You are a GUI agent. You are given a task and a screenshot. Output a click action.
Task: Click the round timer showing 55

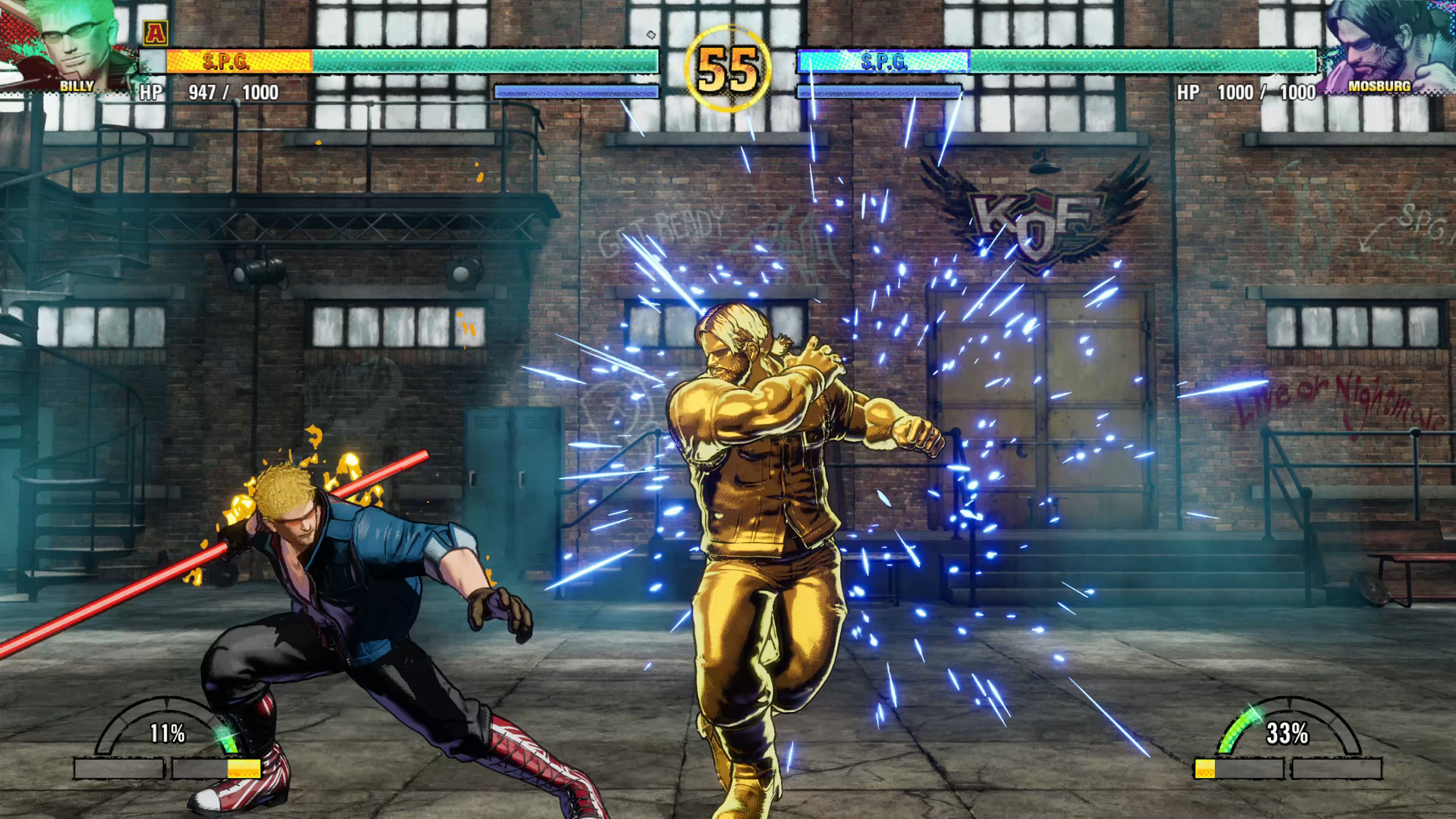(x=728, y=68)
